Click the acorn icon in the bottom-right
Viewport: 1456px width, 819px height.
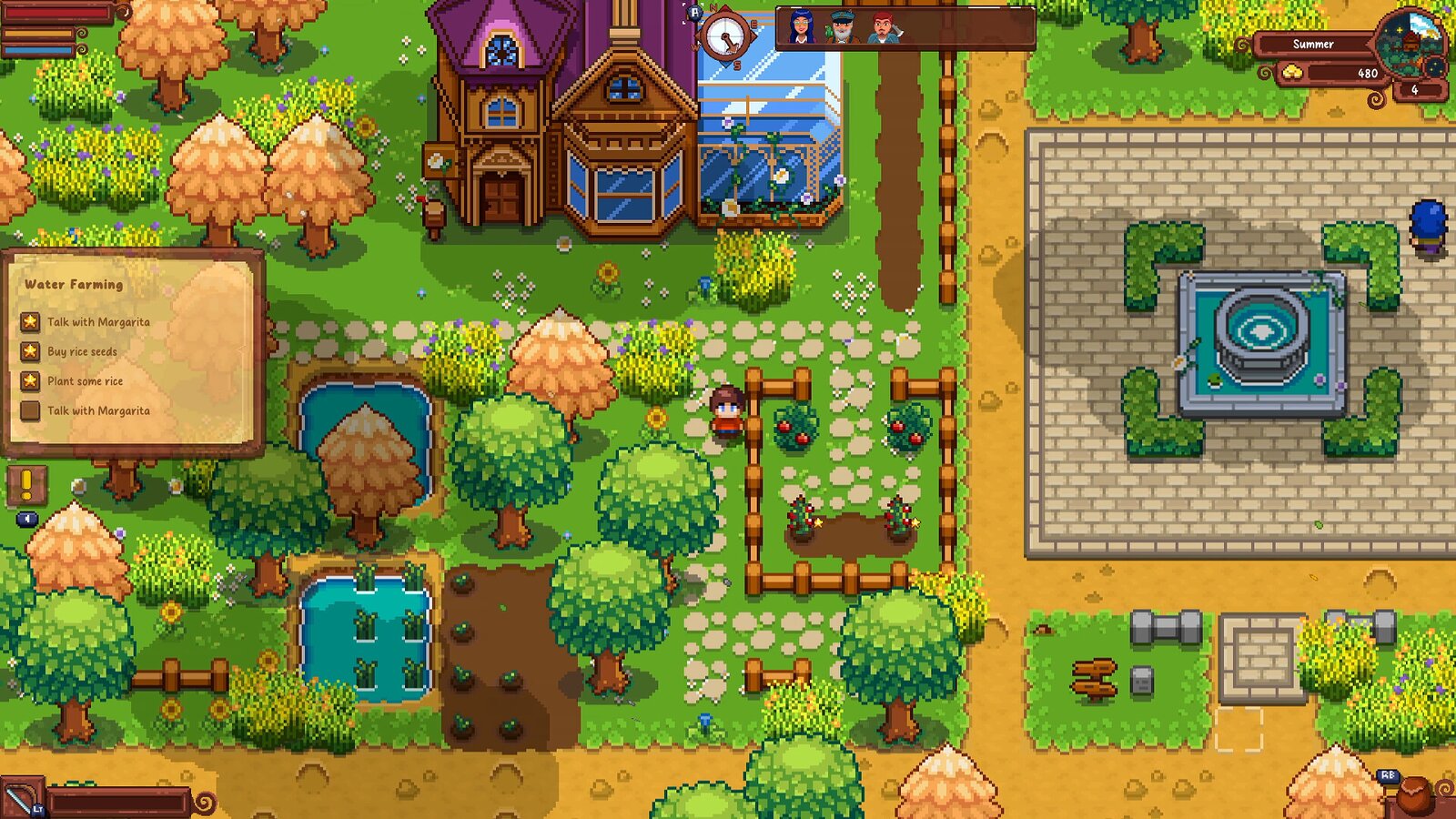point(1415,794)
